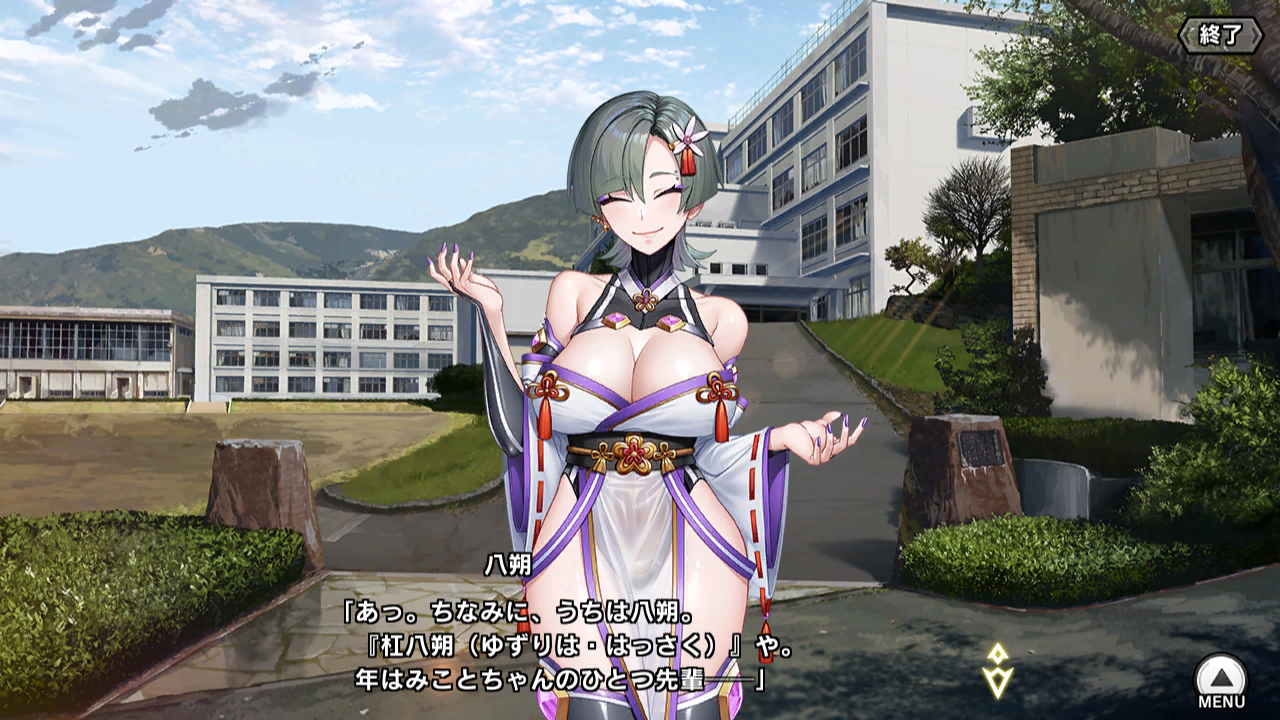Advance dialogue with the diamond arrow indicator

997,671
